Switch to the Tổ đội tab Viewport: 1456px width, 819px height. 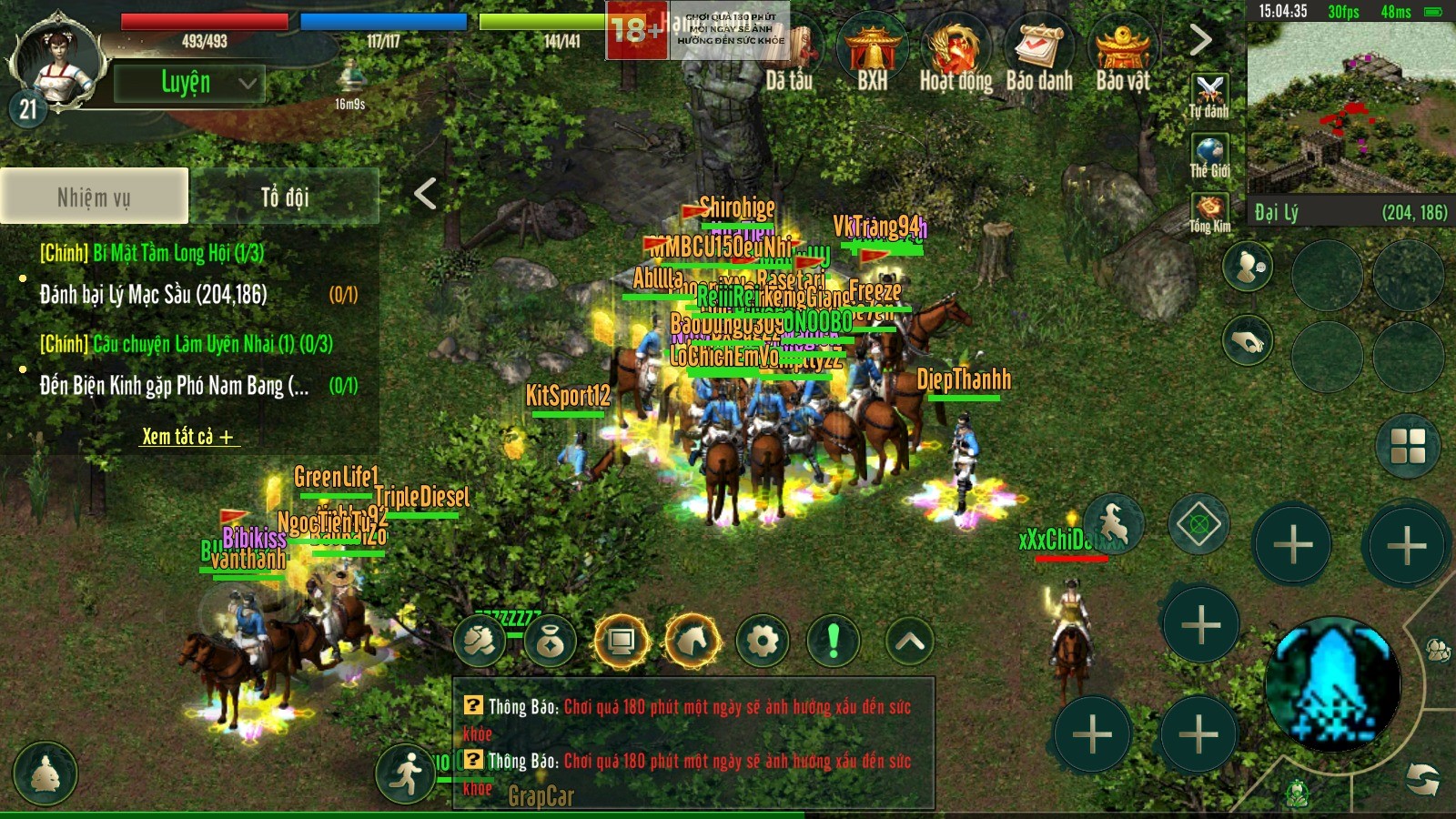point(284,197)
